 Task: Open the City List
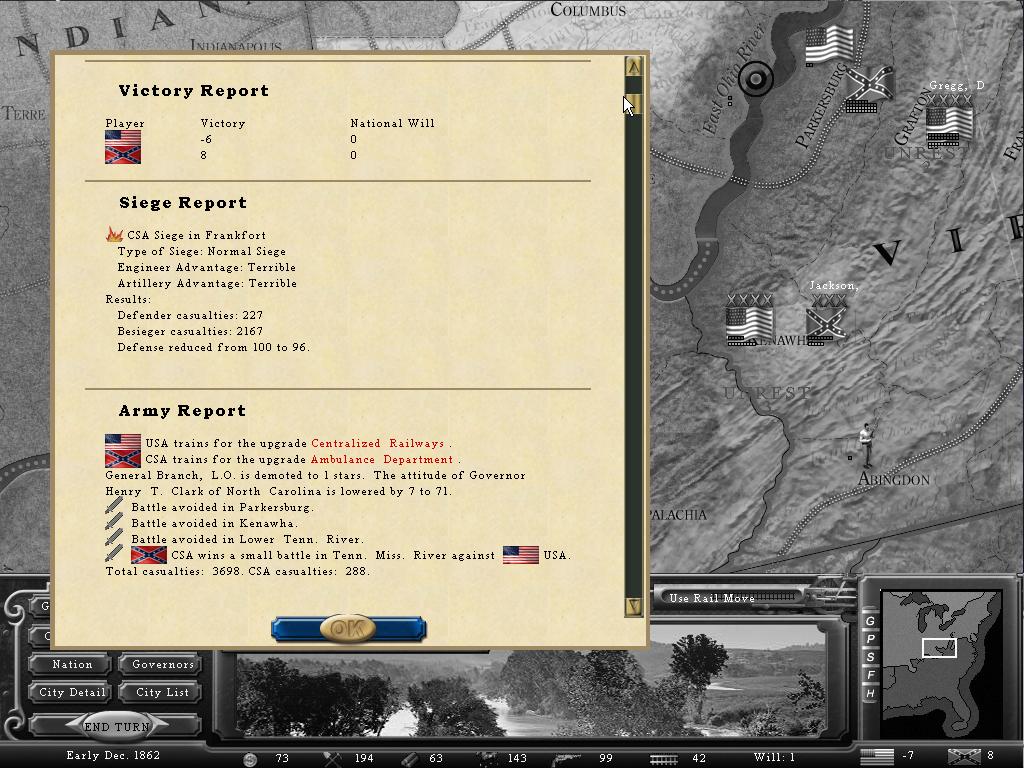tap(163, 692)
